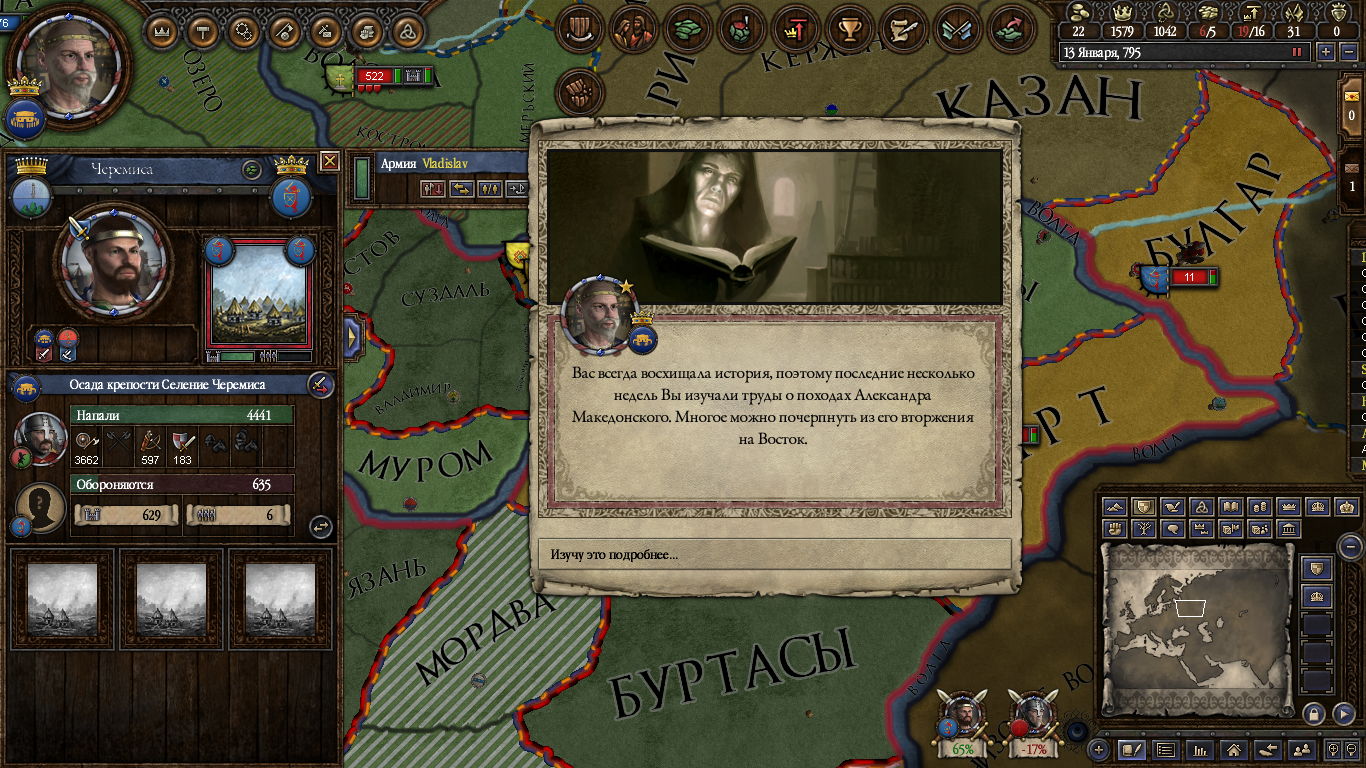Close the Черемиса province panel
Viewport: 1366px width, 768px height.
[329, 161]
